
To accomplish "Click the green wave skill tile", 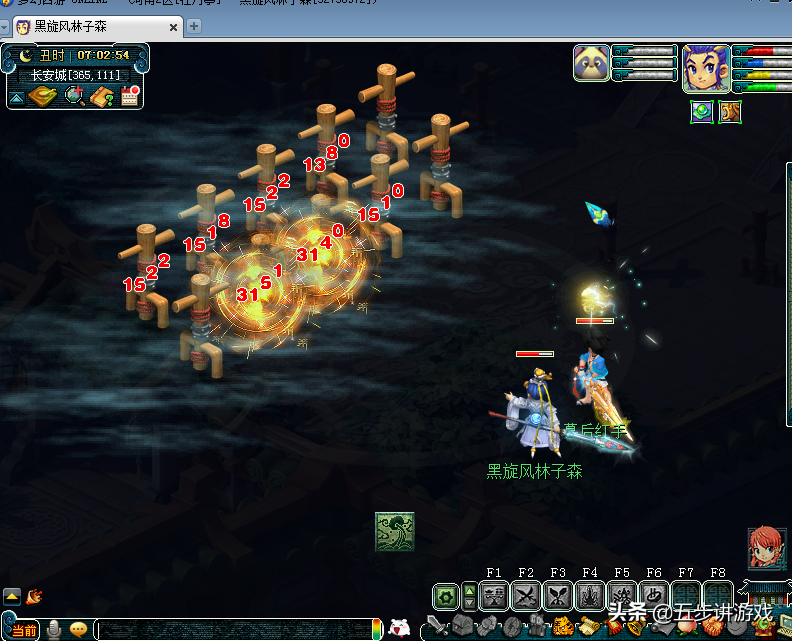I will pos(395,532).
